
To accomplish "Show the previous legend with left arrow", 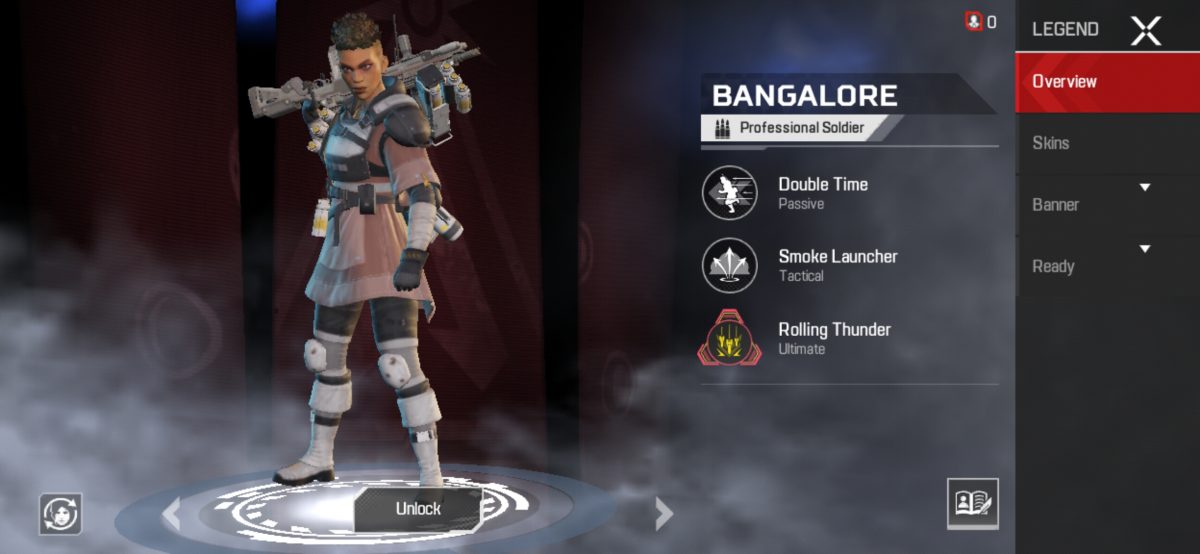I will click(172, 513).
